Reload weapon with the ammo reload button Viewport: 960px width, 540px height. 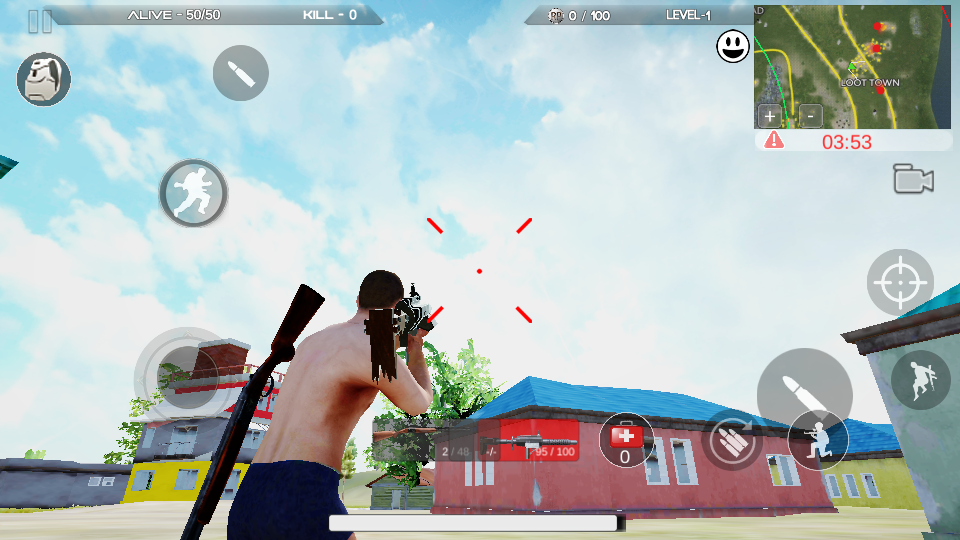(x=731, y=439)
